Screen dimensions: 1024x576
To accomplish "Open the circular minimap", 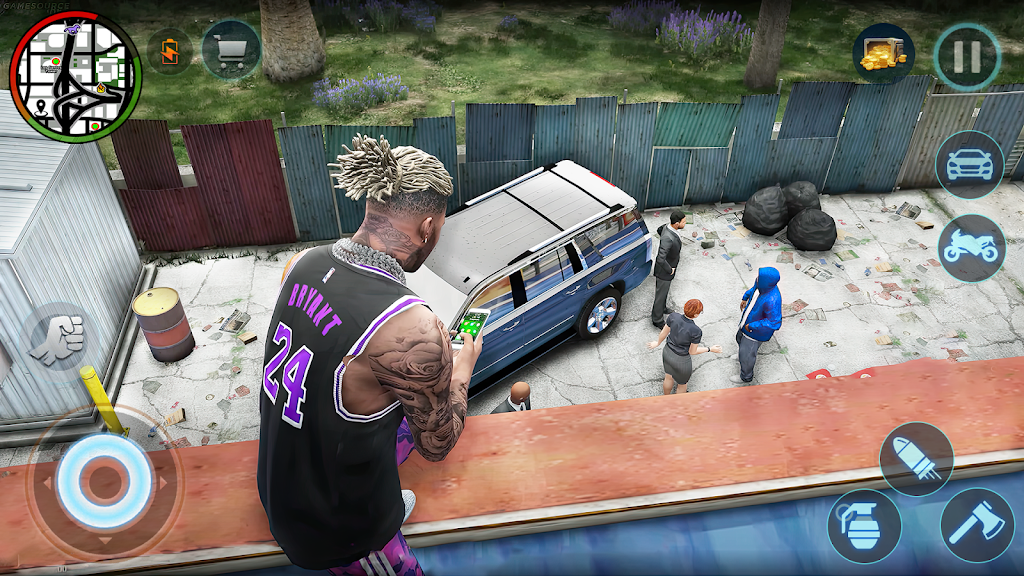I will (75, 77).
